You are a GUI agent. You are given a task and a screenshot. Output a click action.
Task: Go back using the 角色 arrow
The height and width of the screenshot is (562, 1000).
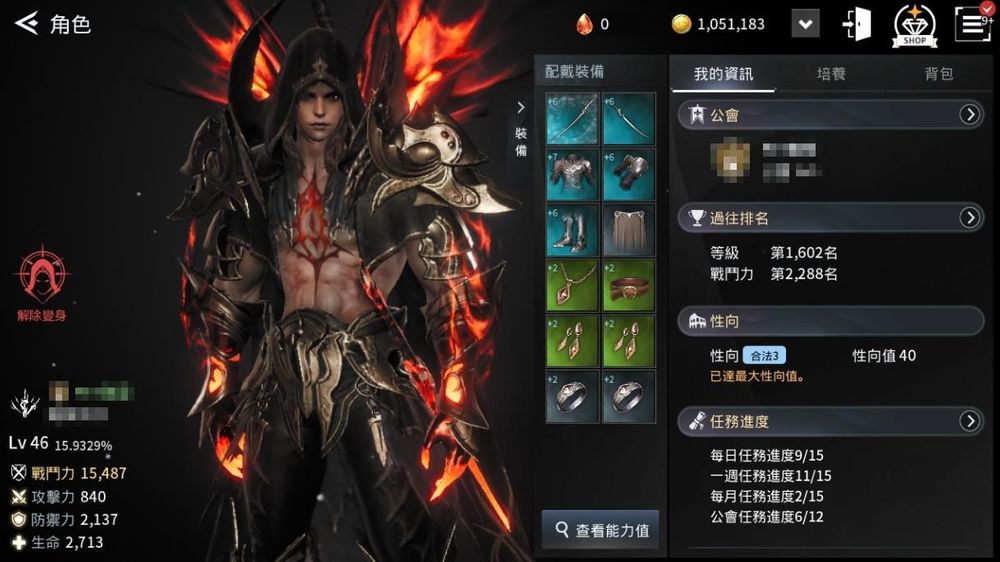pos(26,23)
